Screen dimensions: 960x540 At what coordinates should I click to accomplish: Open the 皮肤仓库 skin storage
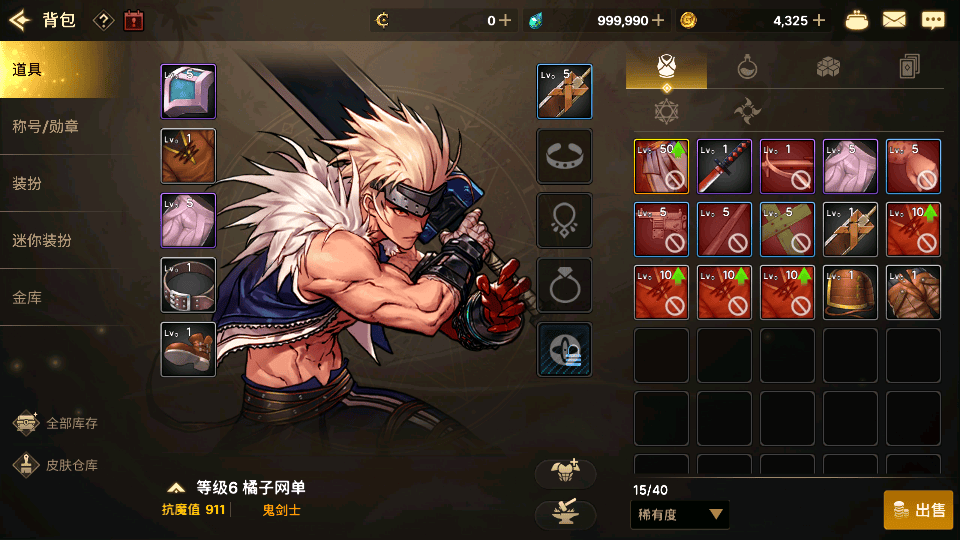(56, 465)
